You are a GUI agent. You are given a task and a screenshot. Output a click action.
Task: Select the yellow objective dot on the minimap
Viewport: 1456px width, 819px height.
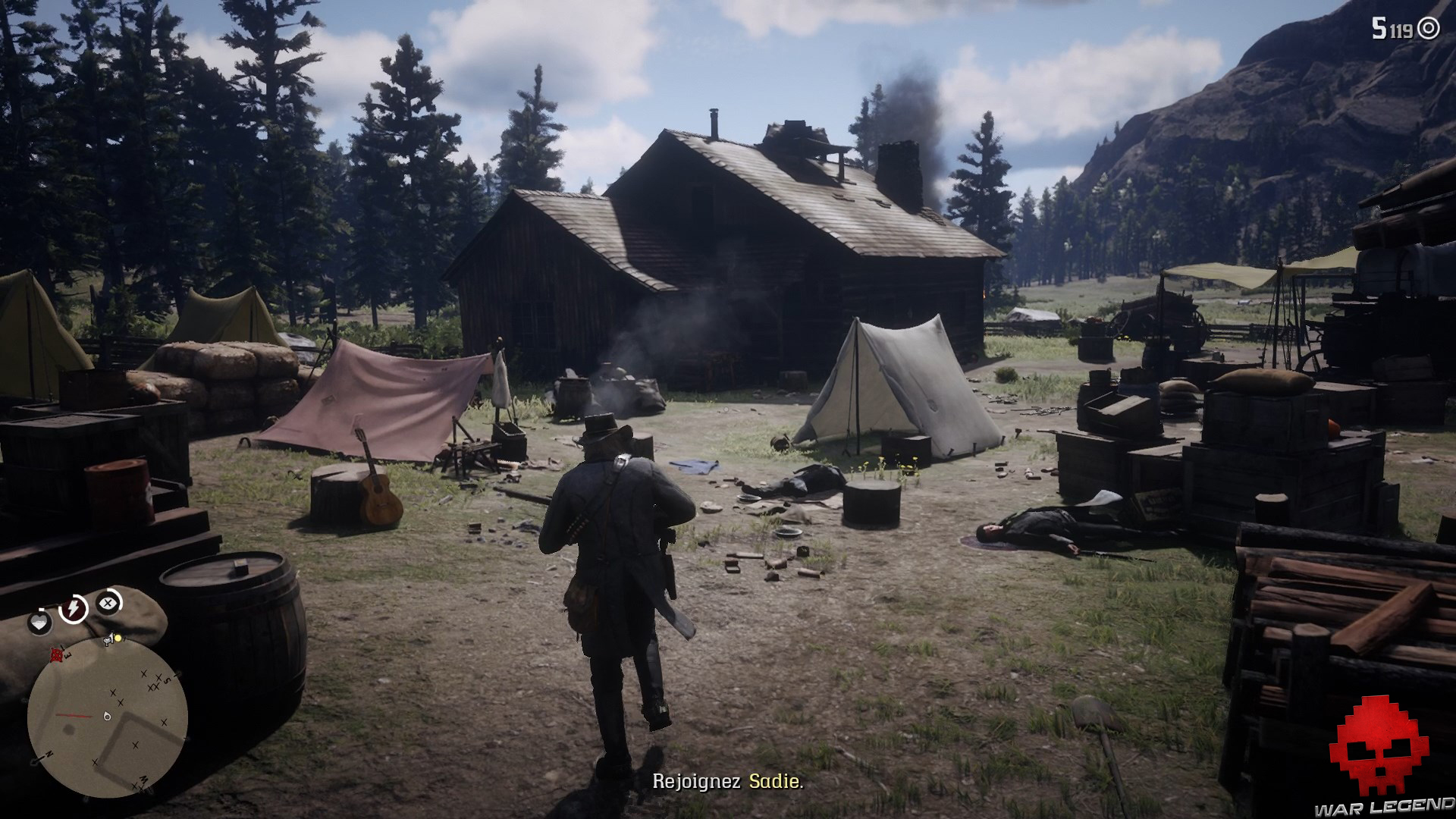[118, 637]
